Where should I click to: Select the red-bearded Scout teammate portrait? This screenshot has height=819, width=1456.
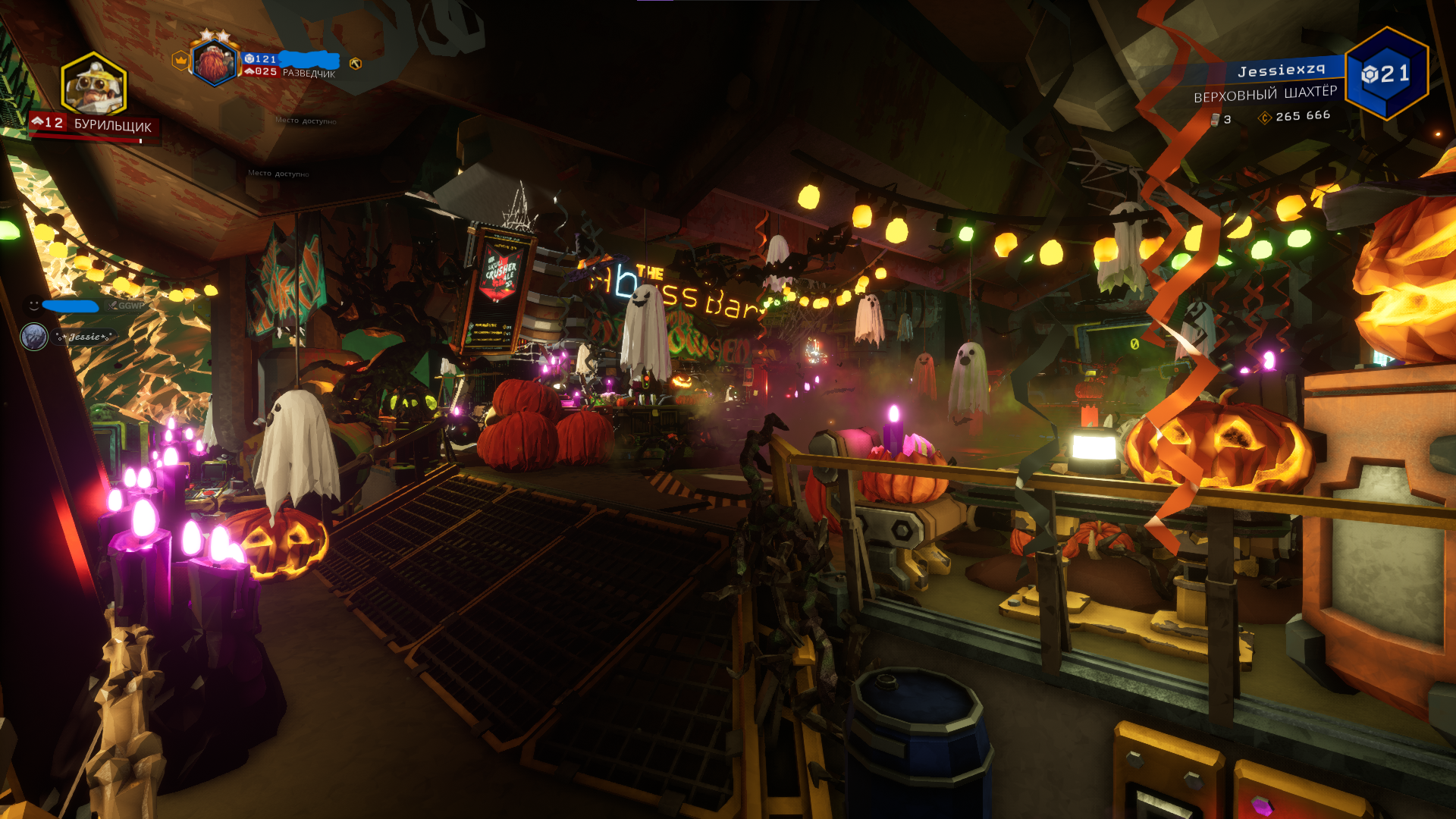click(215, 63)
